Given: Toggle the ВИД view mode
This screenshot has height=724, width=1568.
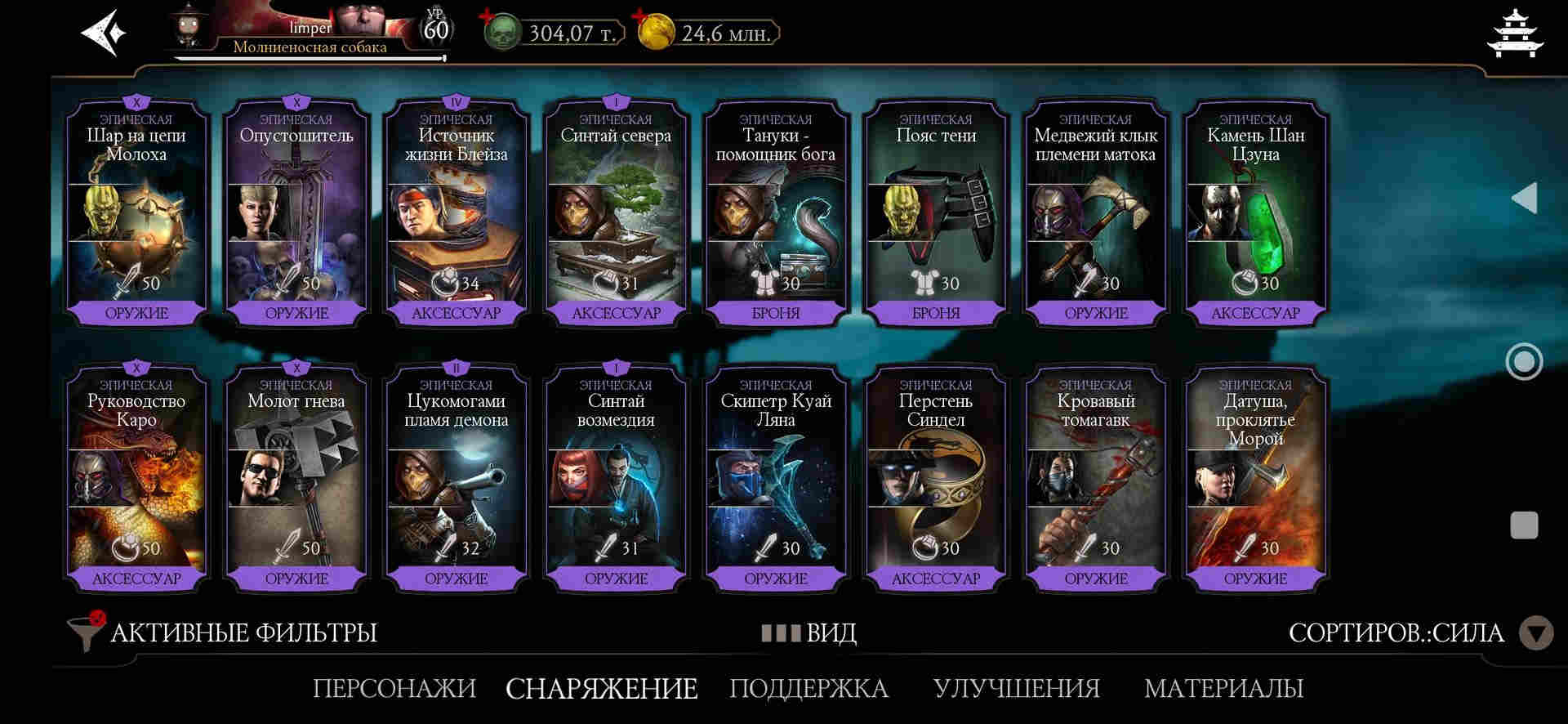Looking at the screenshot, I should tap(809, 632).
